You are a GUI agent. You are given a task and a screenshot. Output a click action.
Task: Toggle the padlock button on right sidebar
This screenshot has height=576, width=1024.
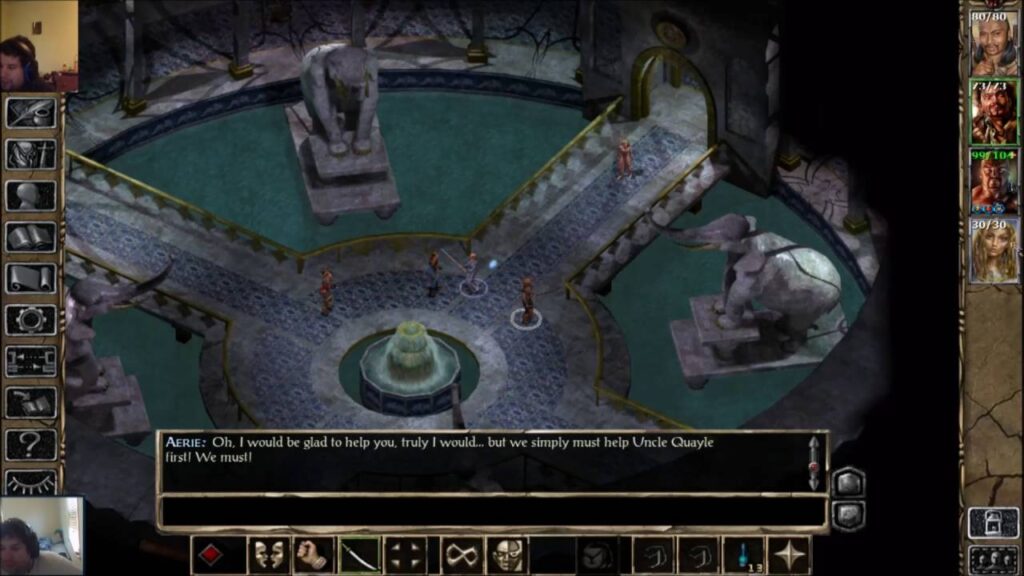pyautogui.click(x=993, y=522)
